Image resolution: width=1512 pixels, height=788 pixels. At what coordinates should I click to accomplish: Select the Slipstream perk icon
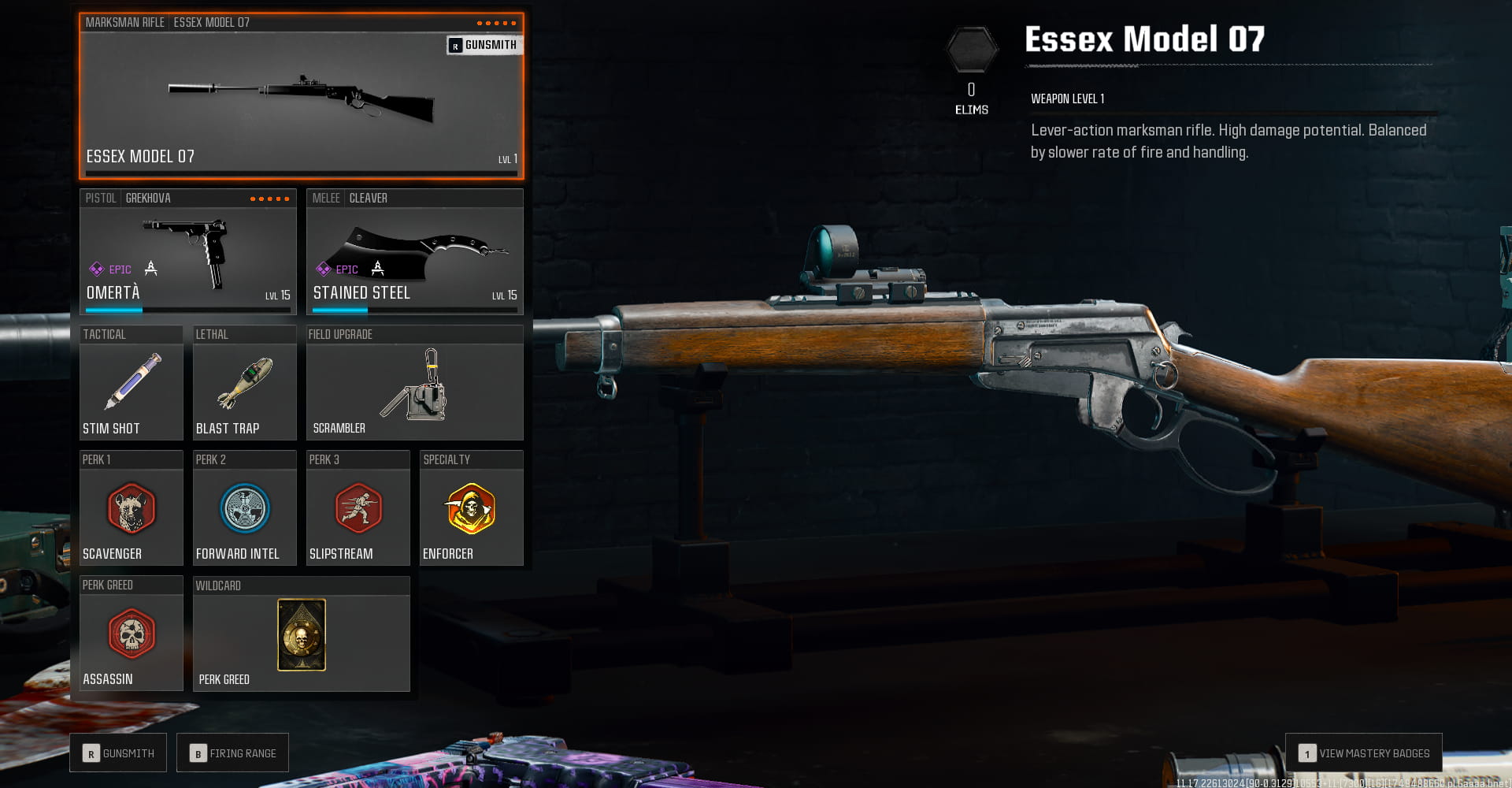tap(358, 511)
